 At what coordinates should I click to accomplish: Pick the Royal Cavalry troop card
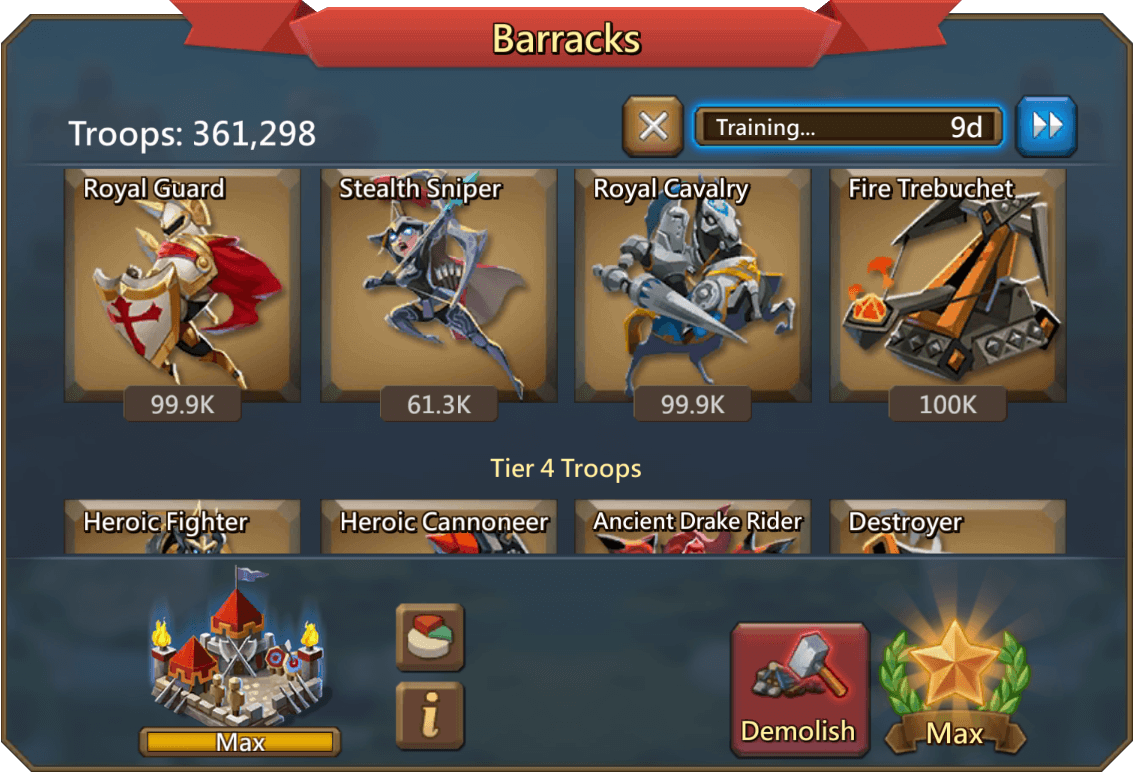tap(692, 286)
